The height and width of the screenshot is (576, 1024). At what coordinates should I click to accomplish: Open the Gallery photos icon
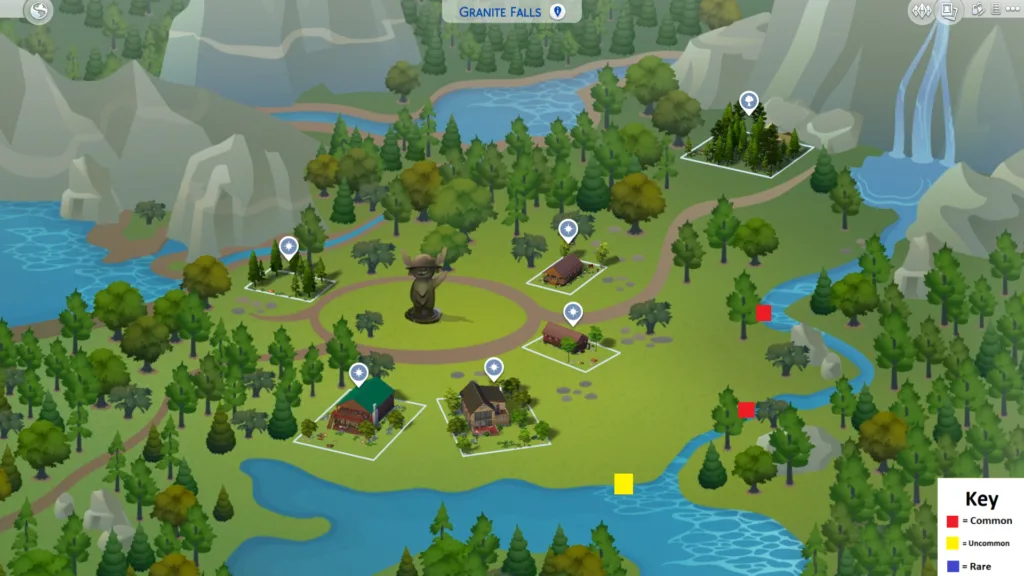(977, 11)
